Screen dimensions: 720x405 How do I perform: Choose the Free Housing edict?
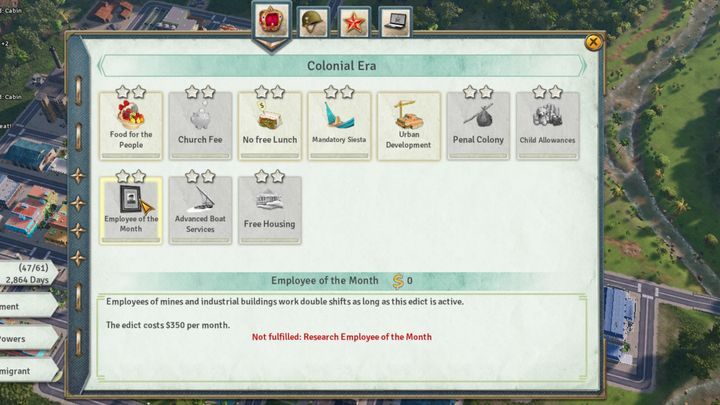[x=269, y=209]
